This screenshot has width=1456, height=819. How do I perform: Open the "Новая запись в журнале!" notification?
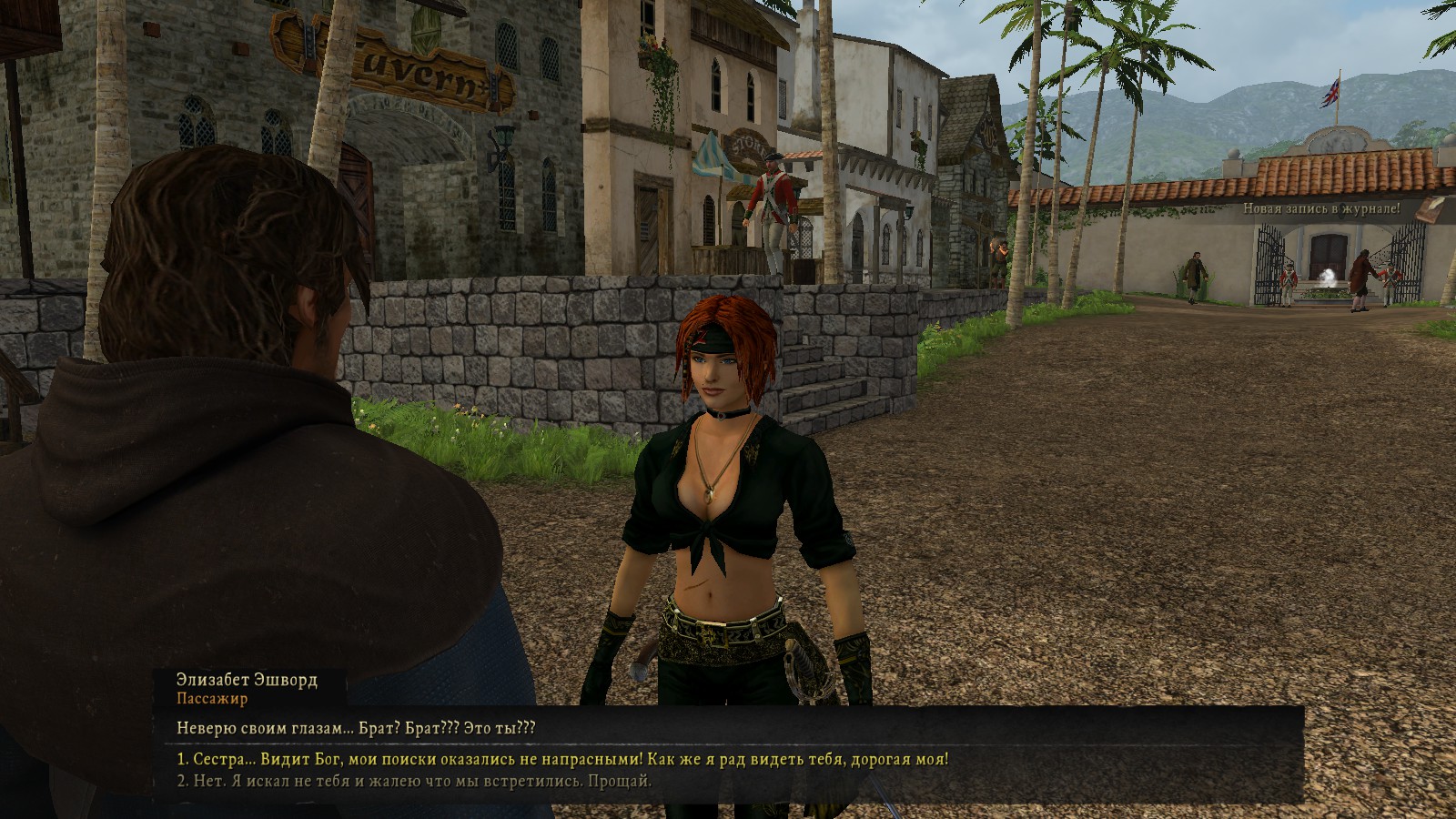tap(1321, 208)
